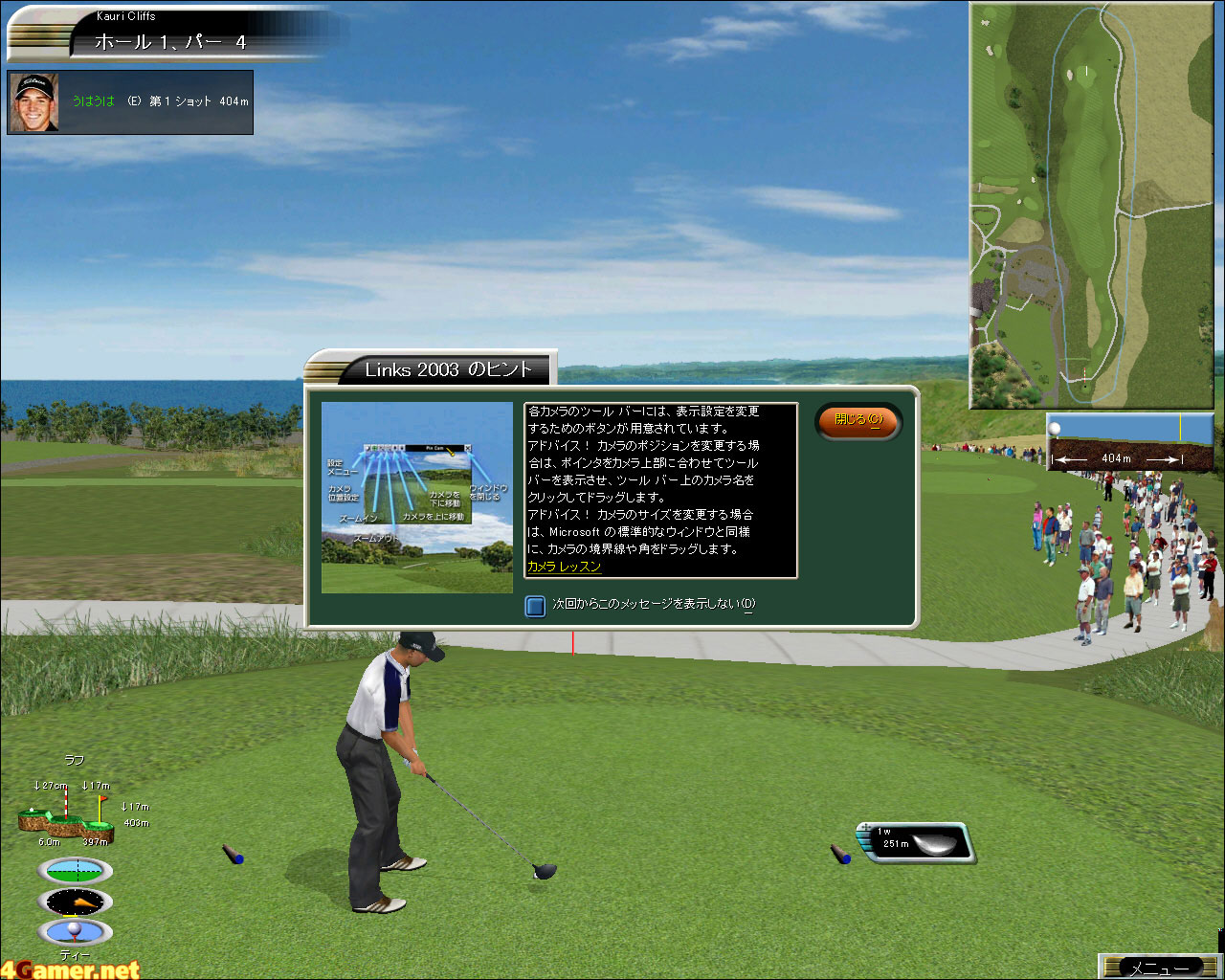Click the hint dialog's camera toolbar thumbnail
1225x980 pixels.
coord(417,497)
